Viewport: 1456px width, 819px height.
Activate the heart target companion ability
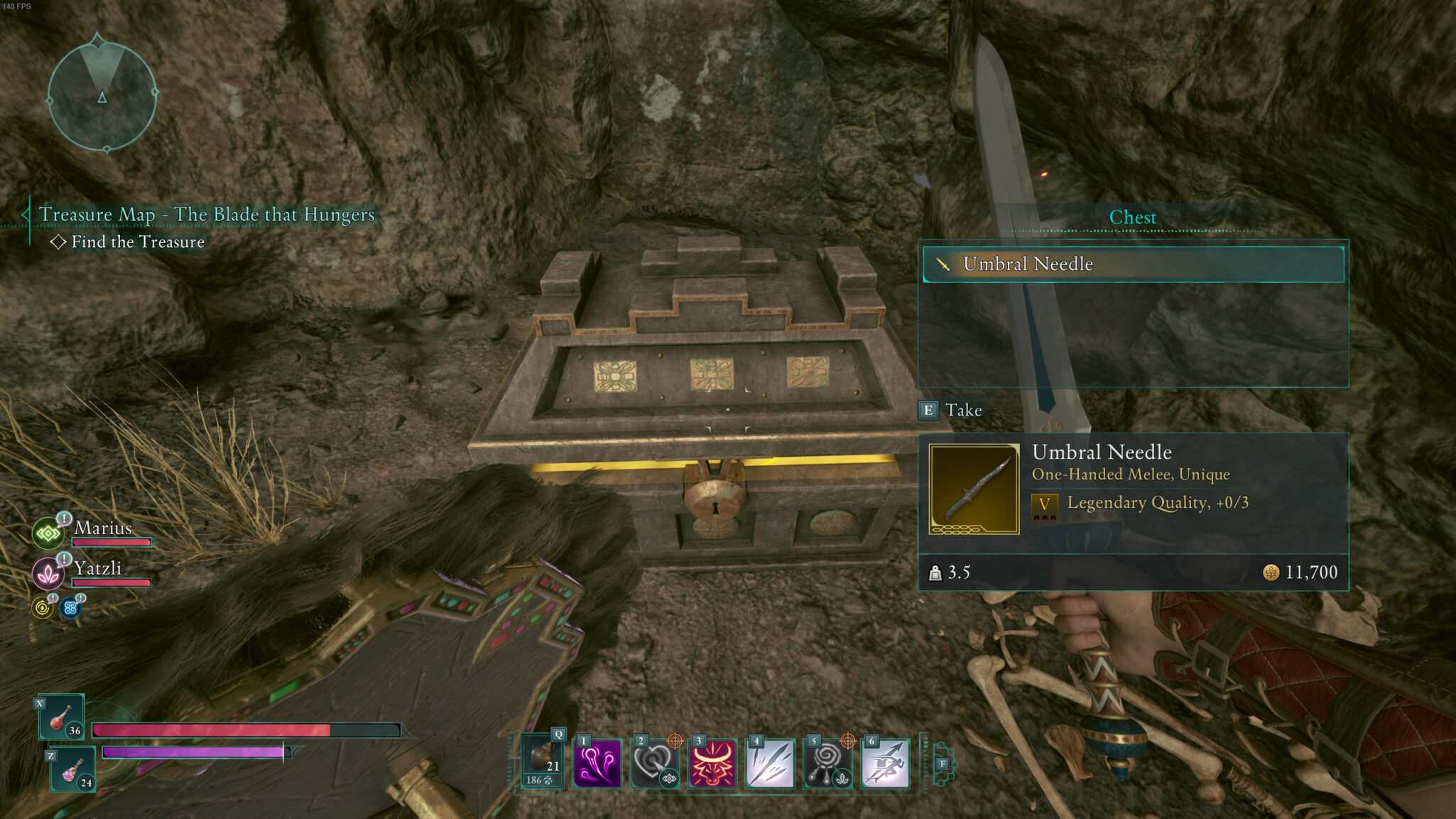tap(655, 764)
